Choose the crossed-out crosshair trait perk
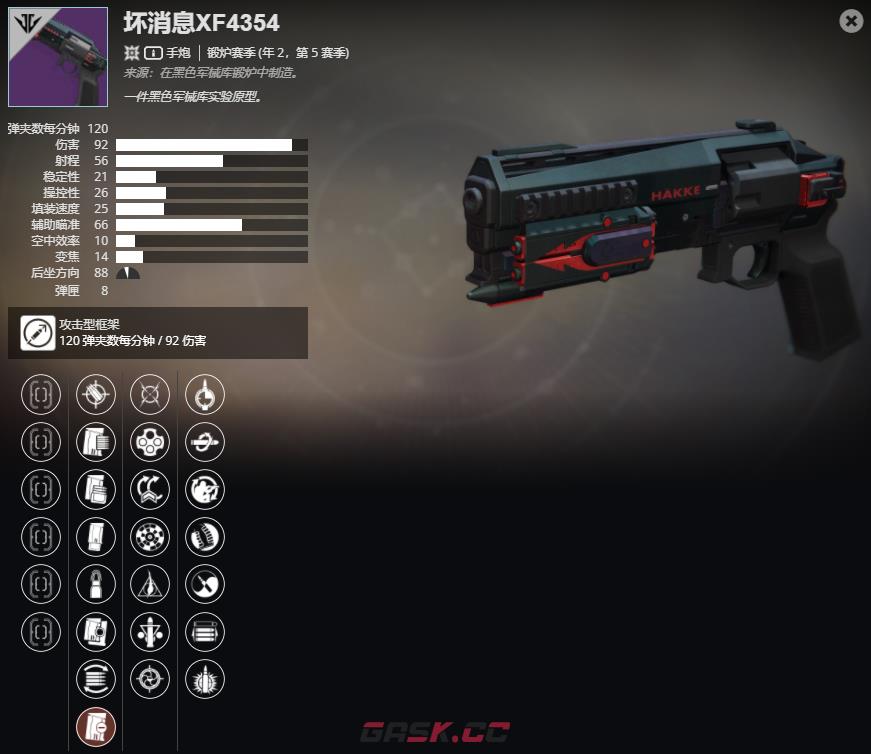Screen dimensions: 871x754 [150, 394]
